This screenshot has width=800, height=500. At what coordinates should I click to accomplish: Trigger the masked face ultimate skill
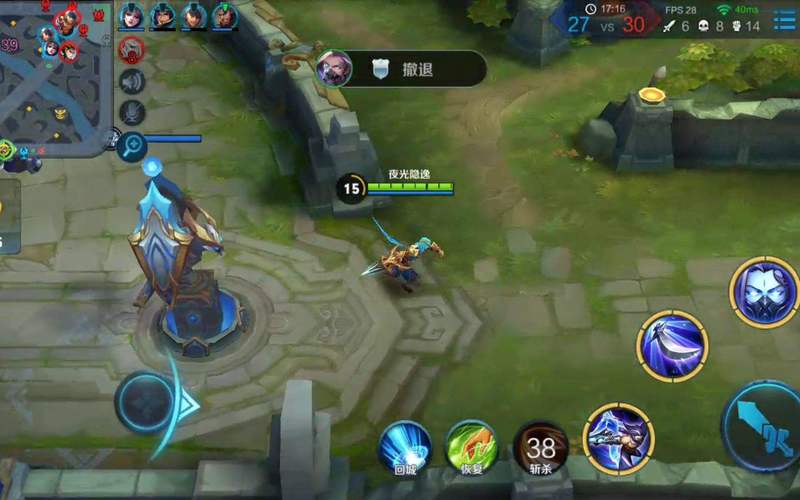763,292
